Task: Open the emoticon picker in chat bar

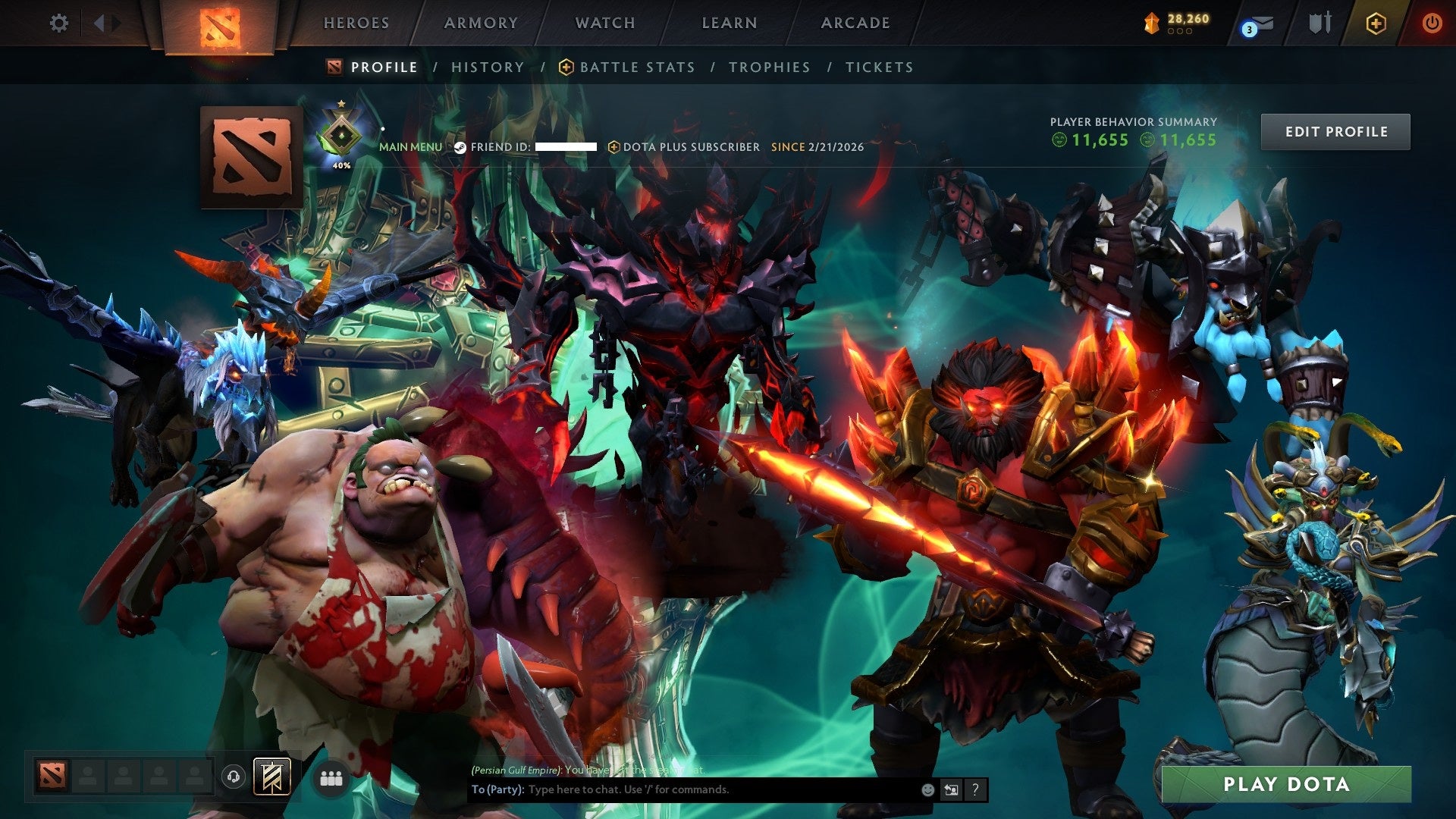Action: point(928,789)
